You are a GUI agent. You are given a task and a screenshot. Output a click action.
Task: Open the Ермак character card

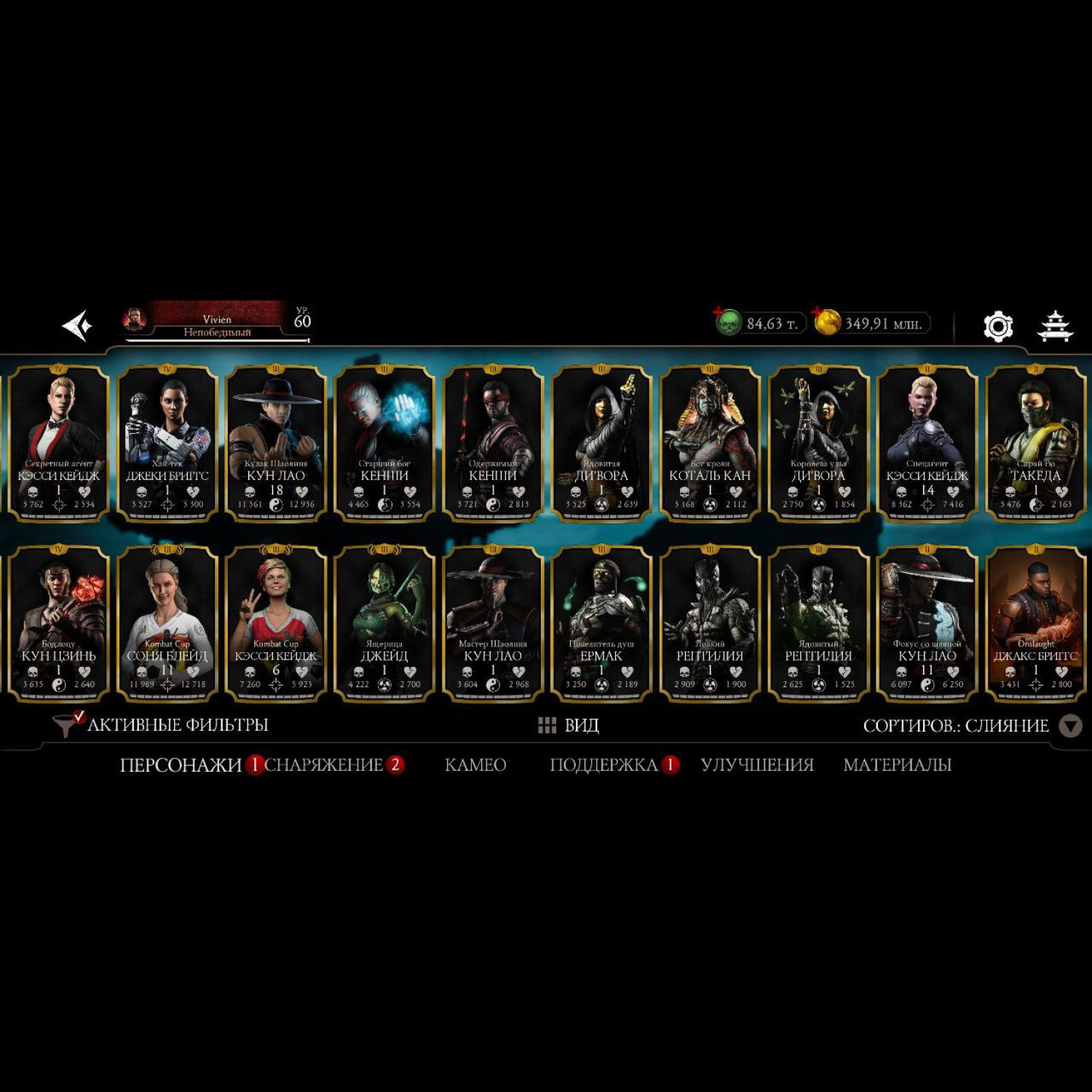click(x=601, y=624)
